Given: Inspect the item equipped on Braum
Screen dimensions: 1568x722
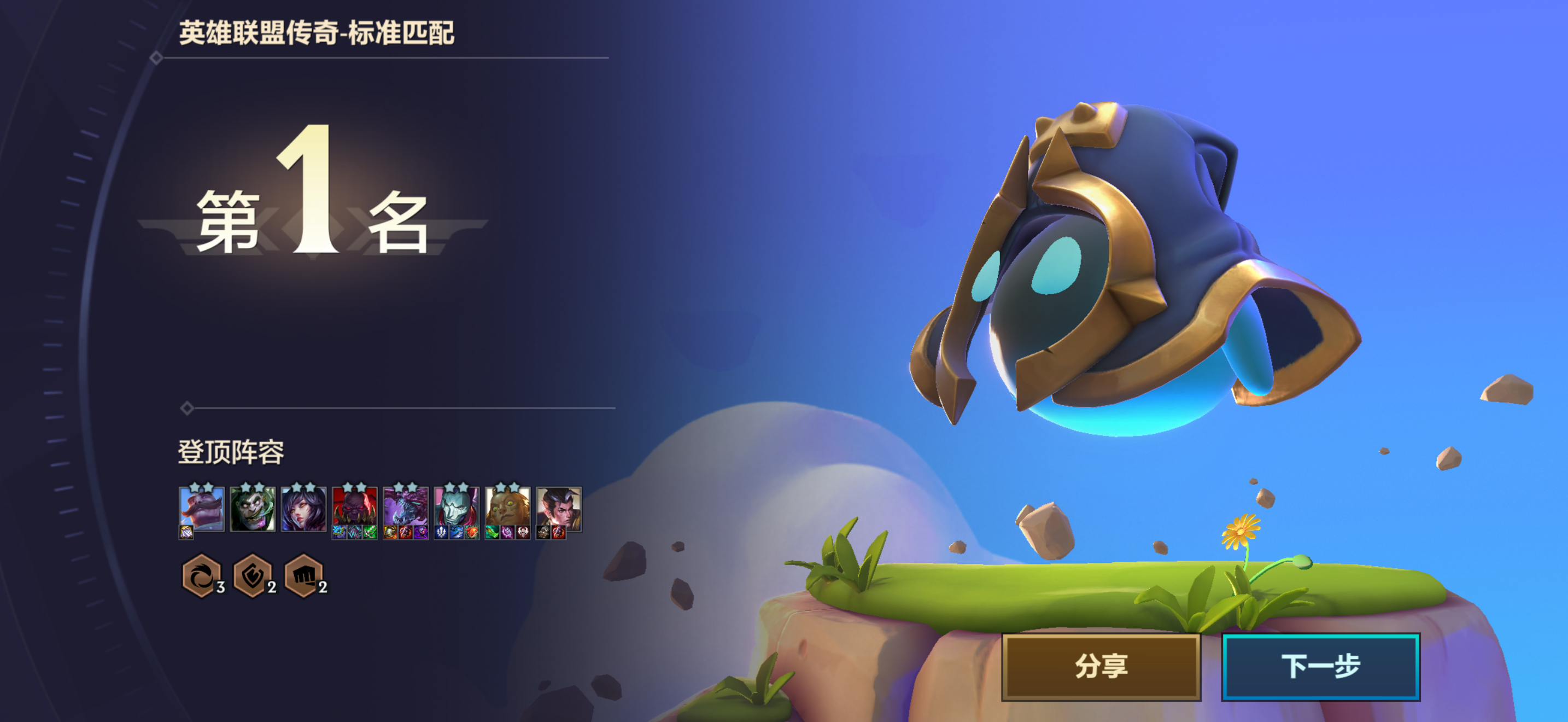Looking at the screenshot, I should coord(186,533).
